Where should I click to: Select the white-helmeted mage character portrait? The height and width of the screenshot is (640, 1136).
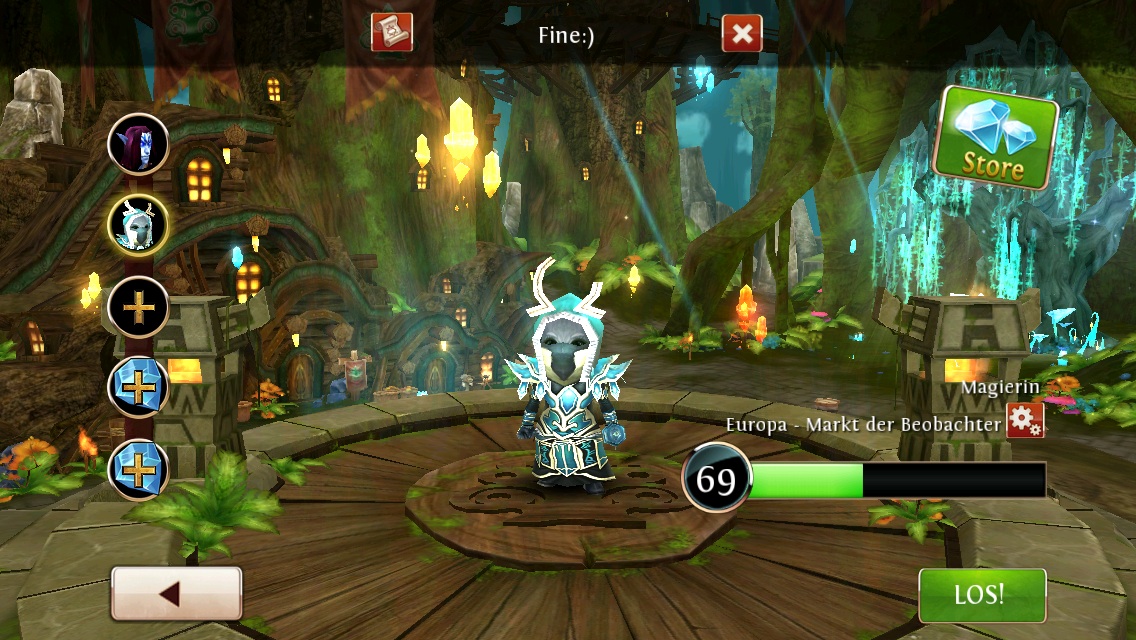click(138, 226)
